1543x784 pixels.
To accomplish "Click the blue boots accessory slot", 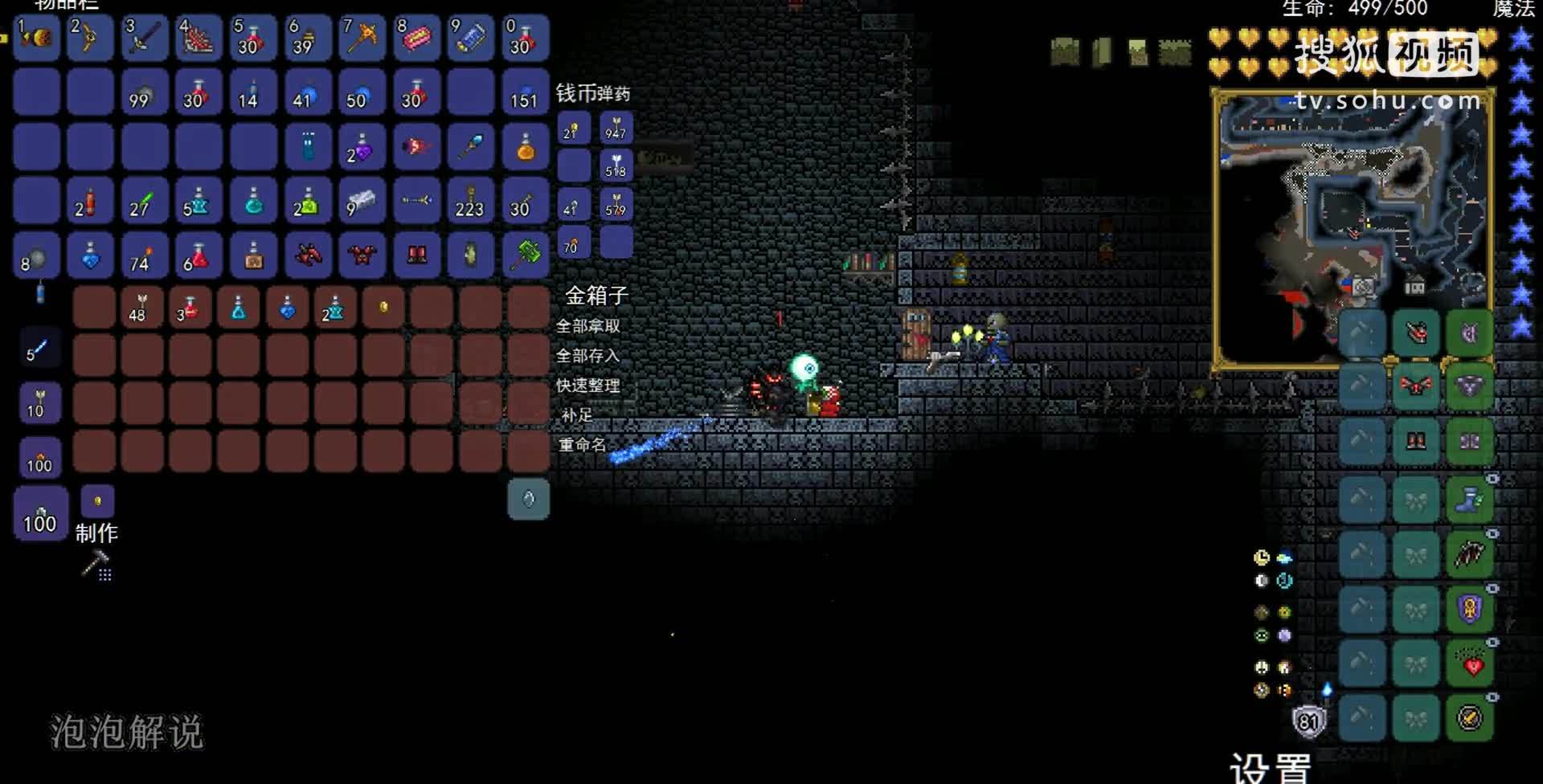I will click(1469, 500).
